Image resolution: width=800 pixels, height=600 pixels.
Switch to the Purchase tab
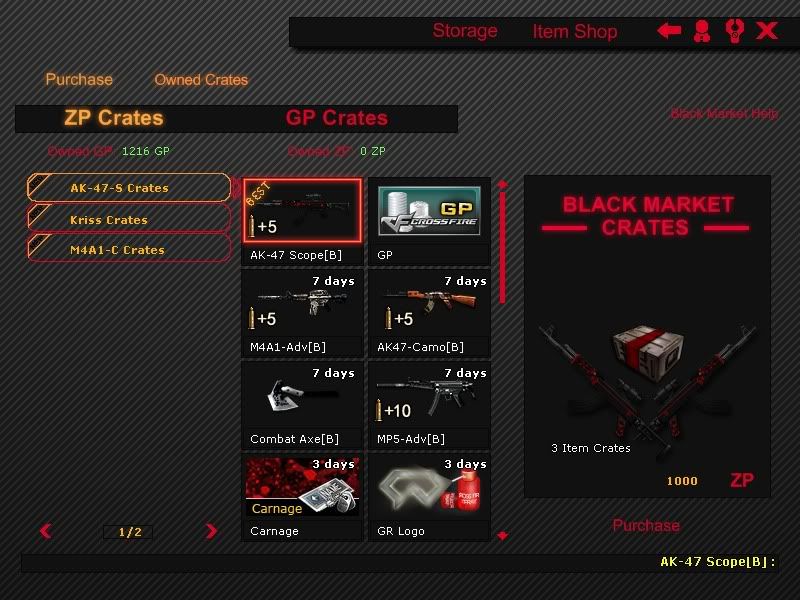click(79, 80)
